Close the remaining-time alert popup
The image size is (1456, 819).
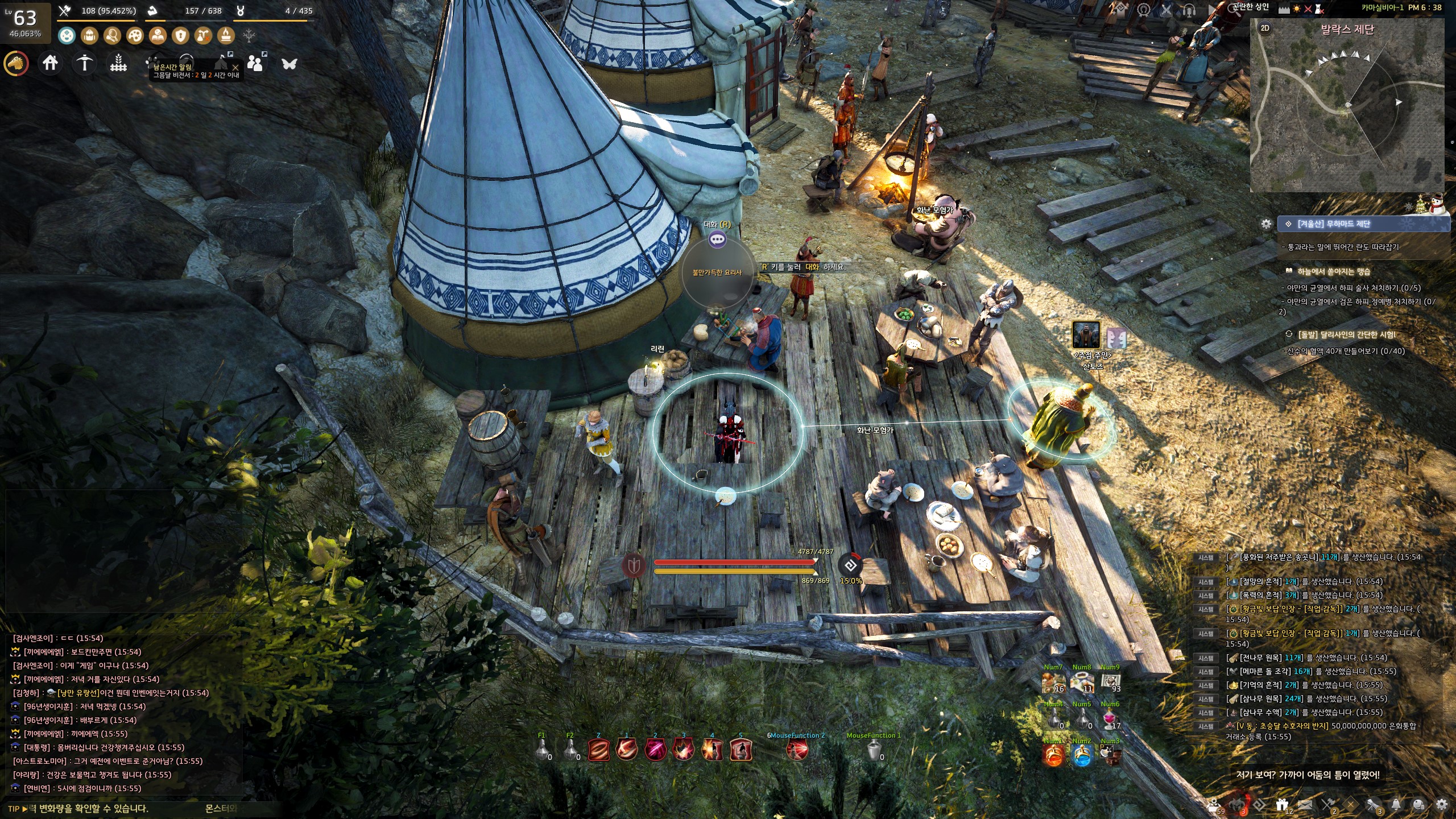click(235, 67)
